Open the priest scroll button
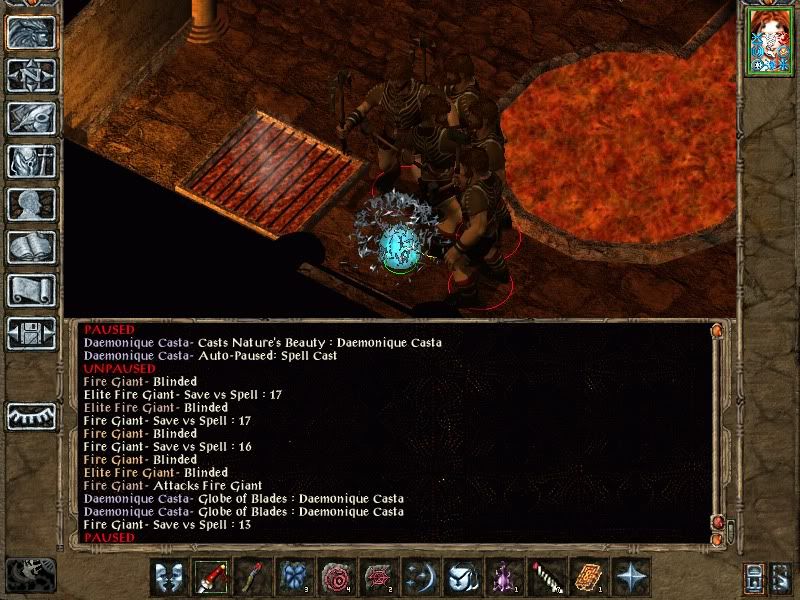This screenshot has height=600, width=800. (x=30, y=290)
